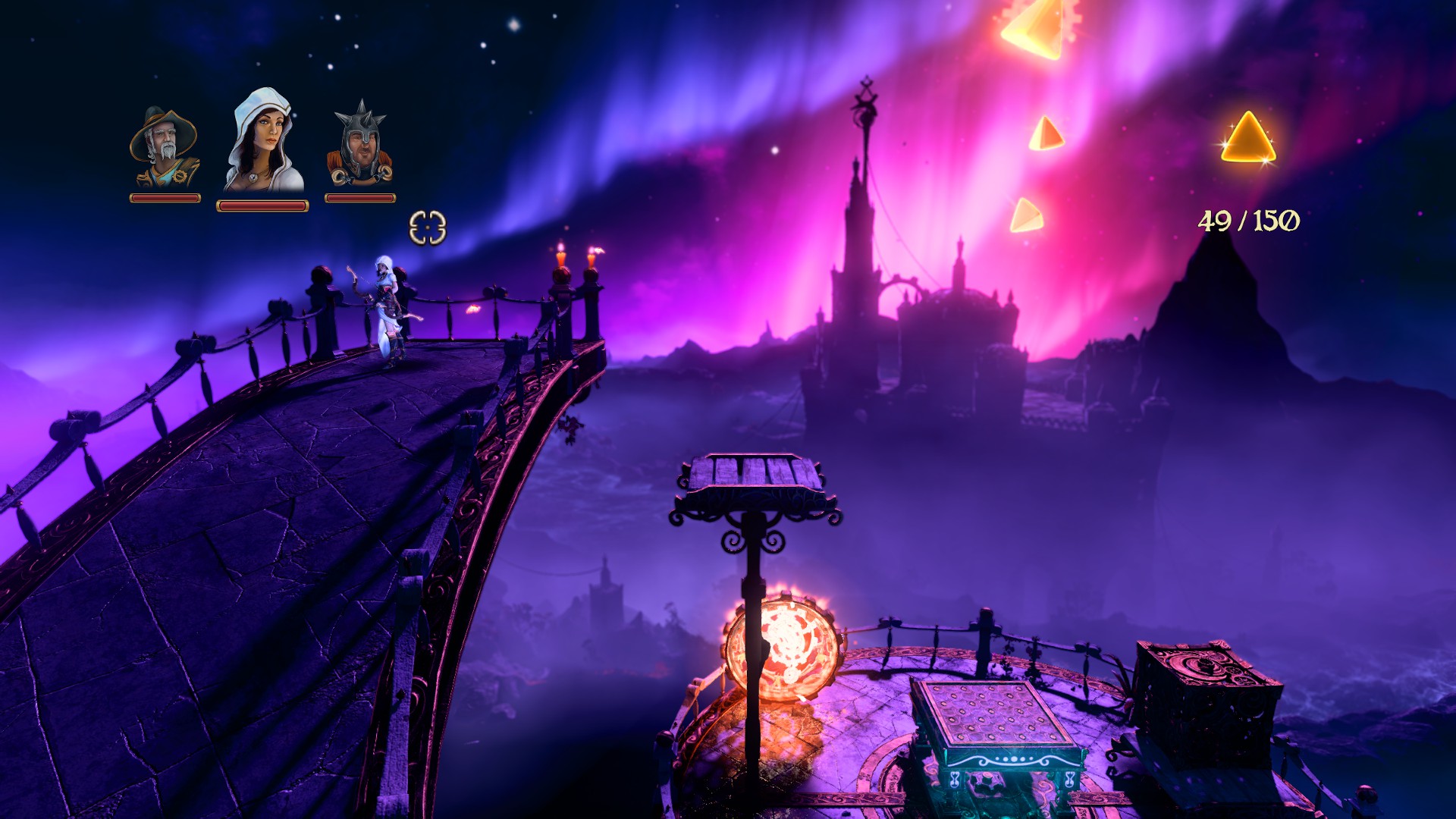Viewport: 1456px width, 819px height.
Task: Choose the hooded thief portrait
Action: pos(262,141)
